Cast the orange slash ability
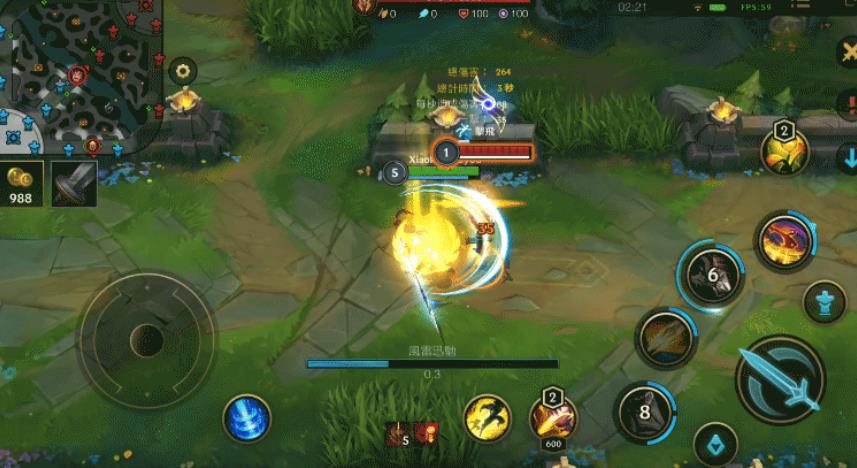This screenshot has height=468, width=857. click(665, 339)
